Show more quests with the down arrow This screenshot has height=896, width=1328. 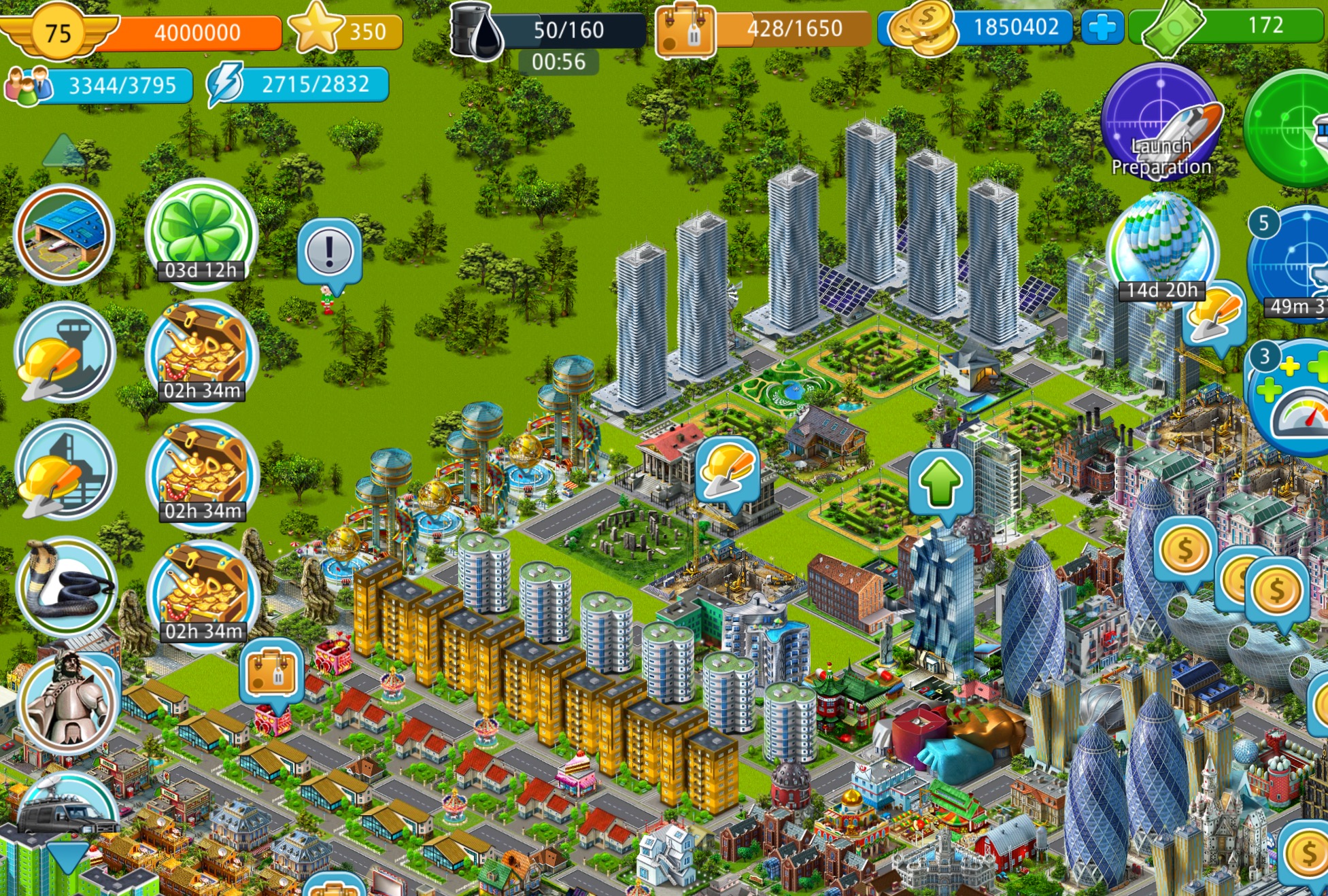click(67, 858)
